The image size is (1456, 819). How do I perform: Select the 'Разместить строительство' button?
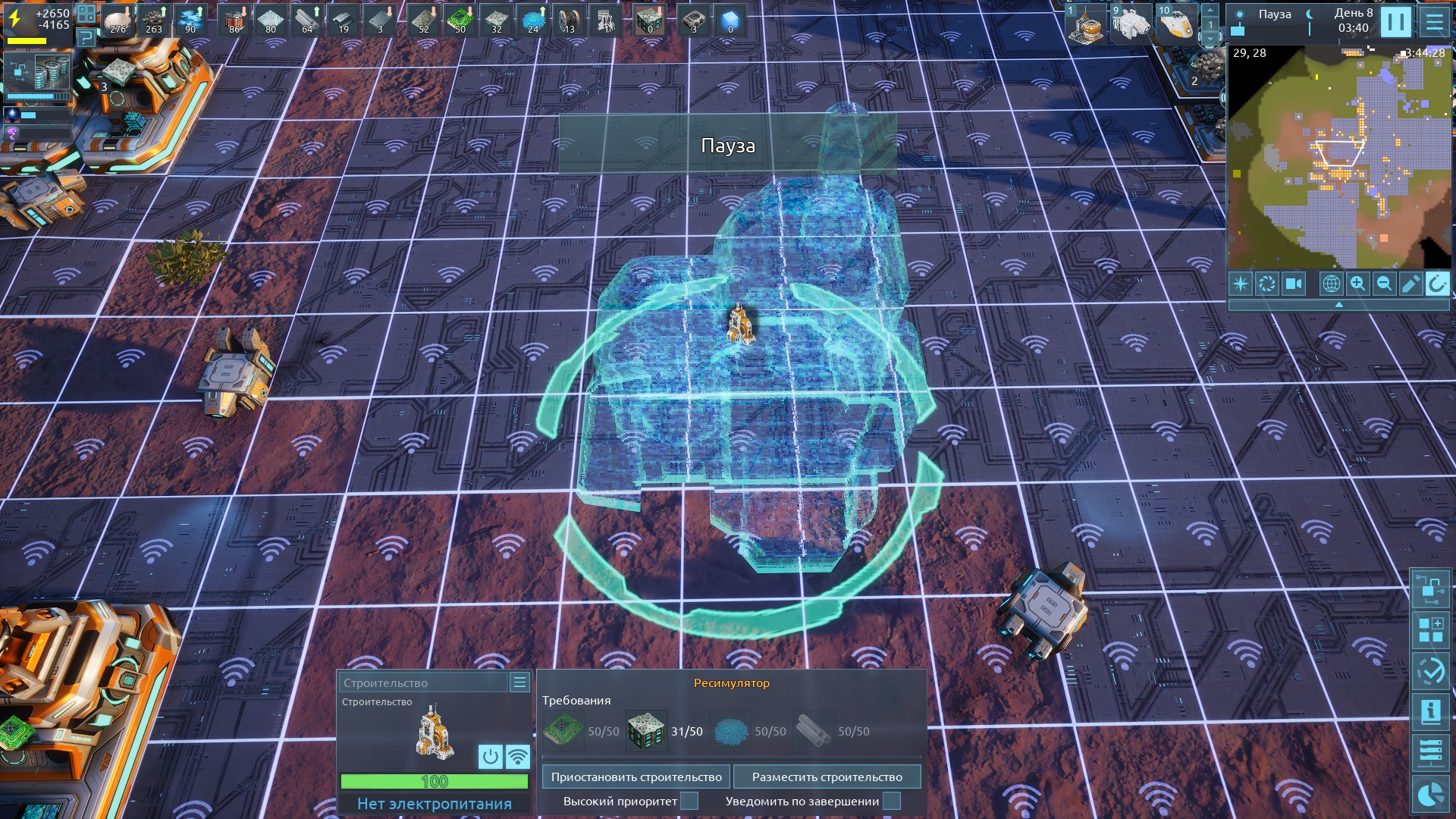click(x=827, y=777)
